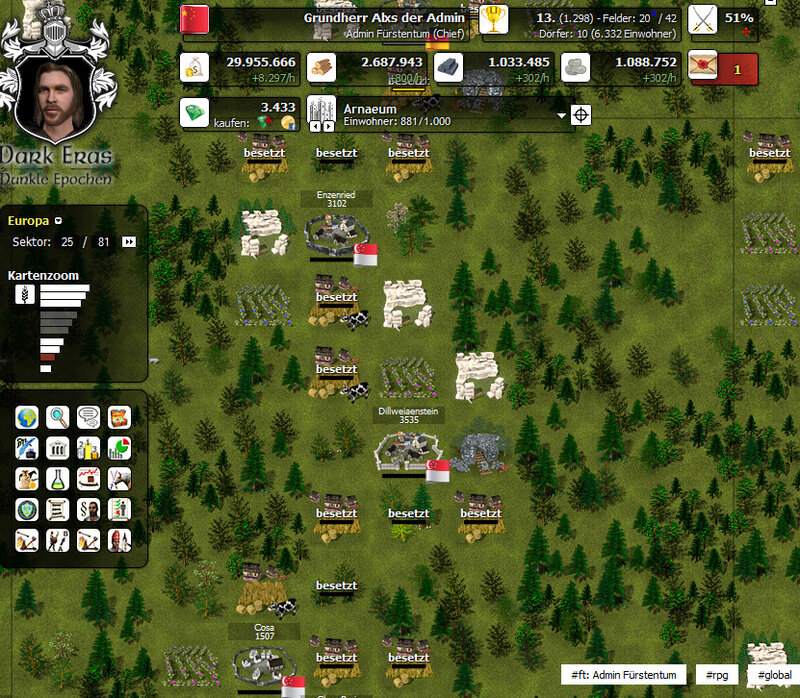The image size is (800, 698).
Task: Open the red mail message notification
Action: click(x=724, y=69)
